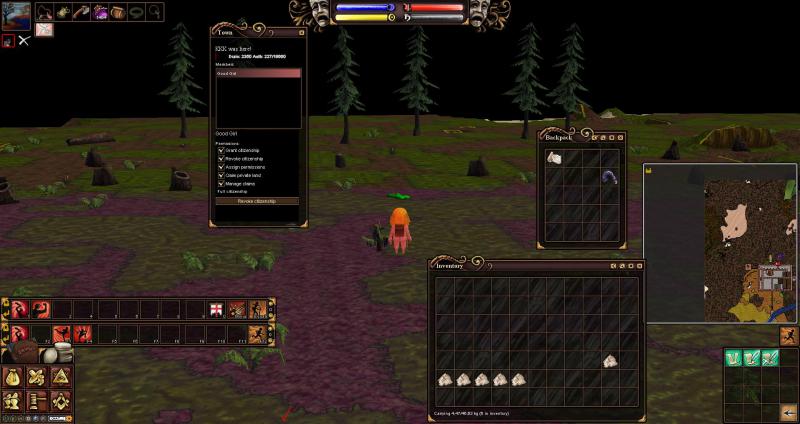The height and width of the screenshot is (424, 800).
Task: Activate the red cross flag hotbar slot
Action: (x=216, y=309)
